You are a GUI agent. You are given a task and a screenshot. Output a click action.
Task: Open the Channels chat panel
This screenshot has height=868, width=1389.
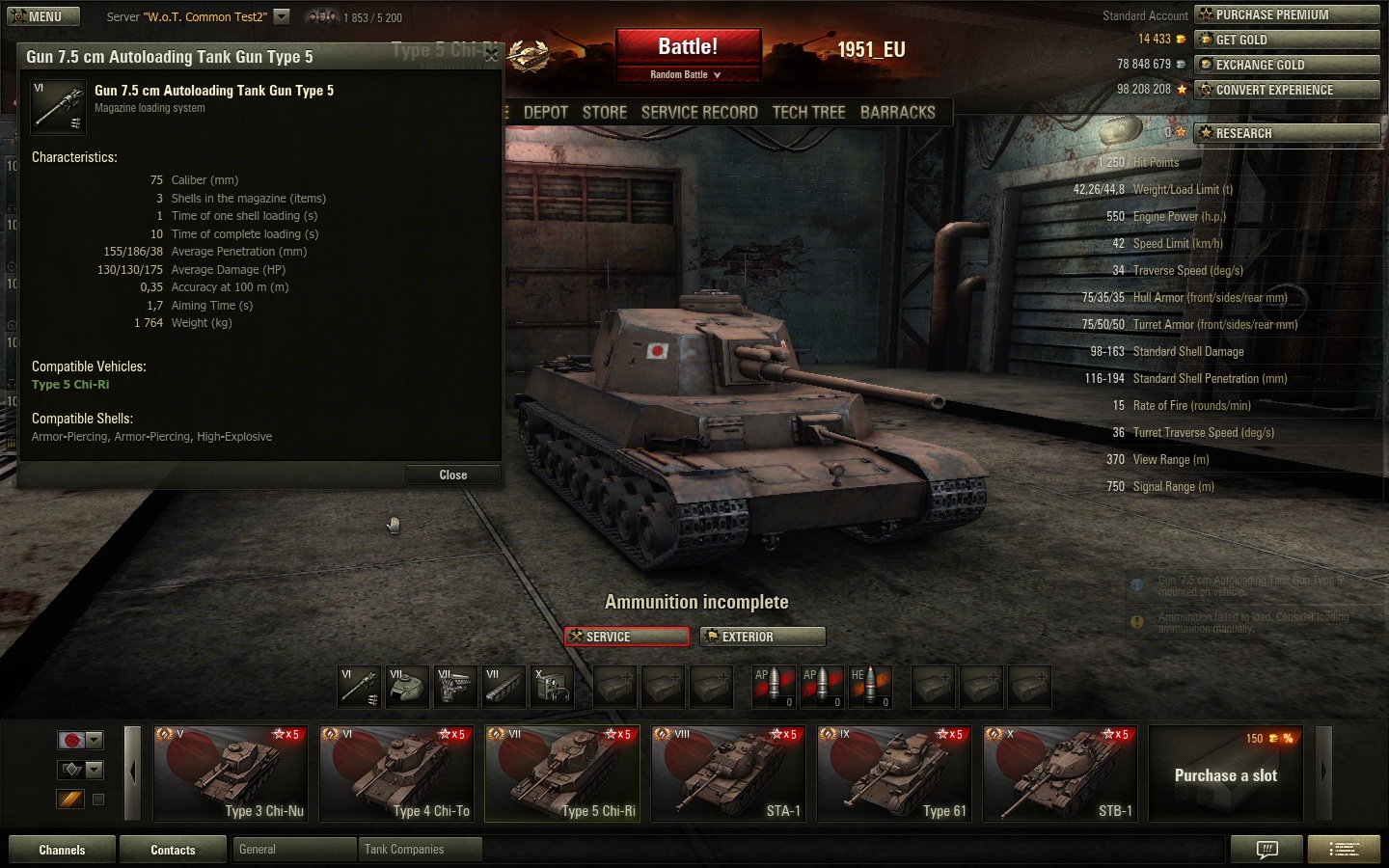62,850
